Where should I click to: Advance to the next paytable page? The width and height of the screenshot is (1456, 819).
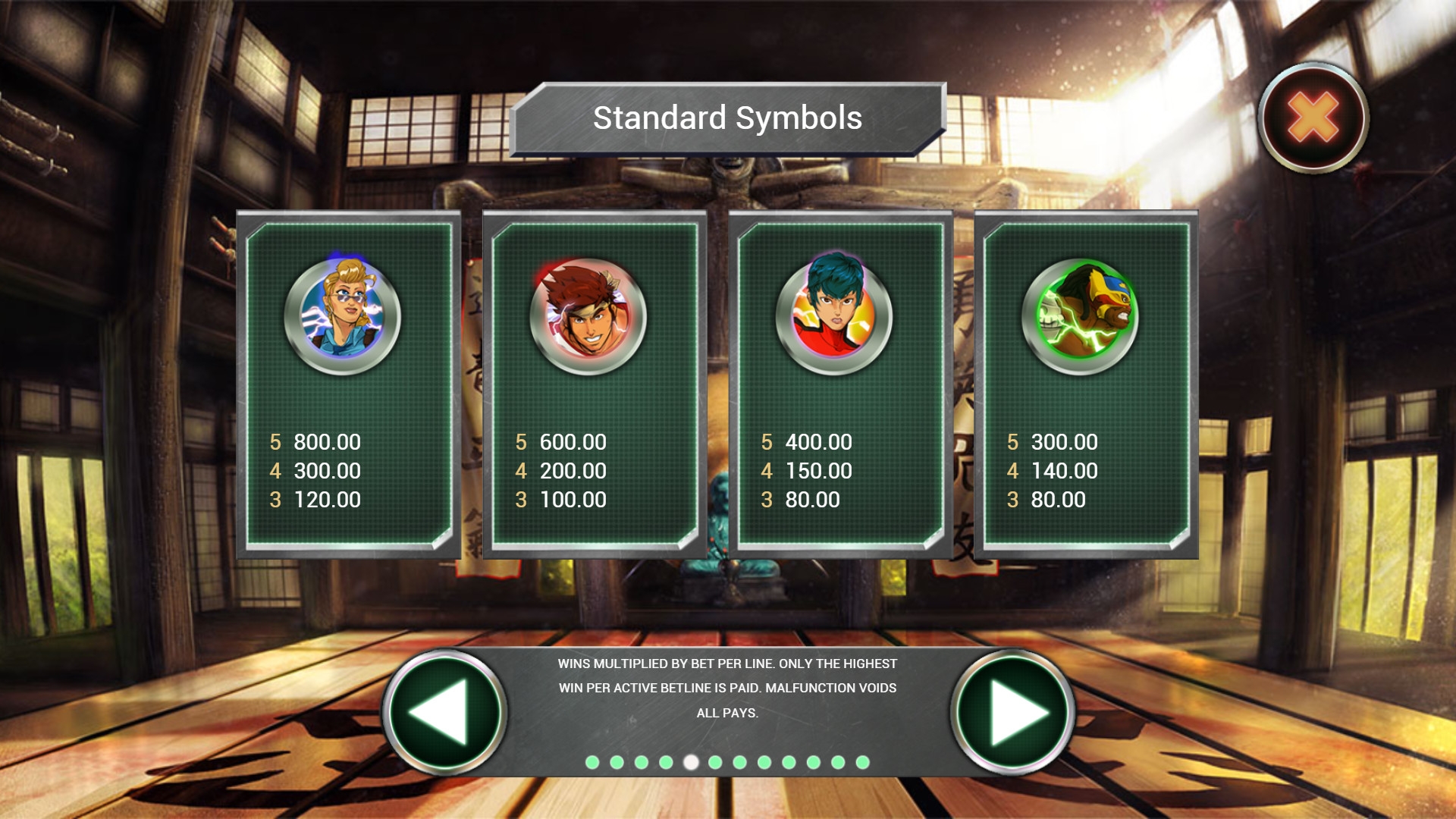tap(1012, 712)
